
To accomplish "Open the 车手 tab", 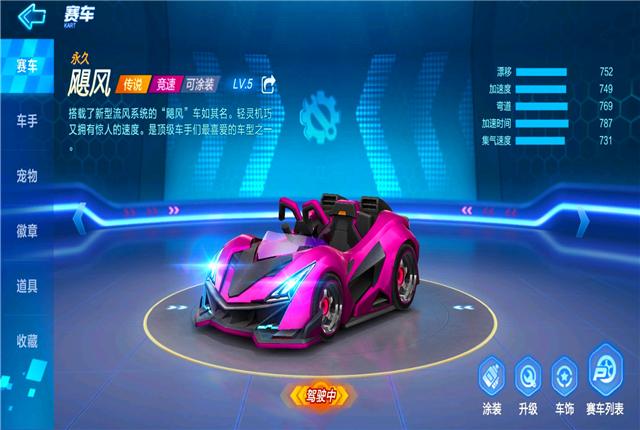I will tap(27, 122).
